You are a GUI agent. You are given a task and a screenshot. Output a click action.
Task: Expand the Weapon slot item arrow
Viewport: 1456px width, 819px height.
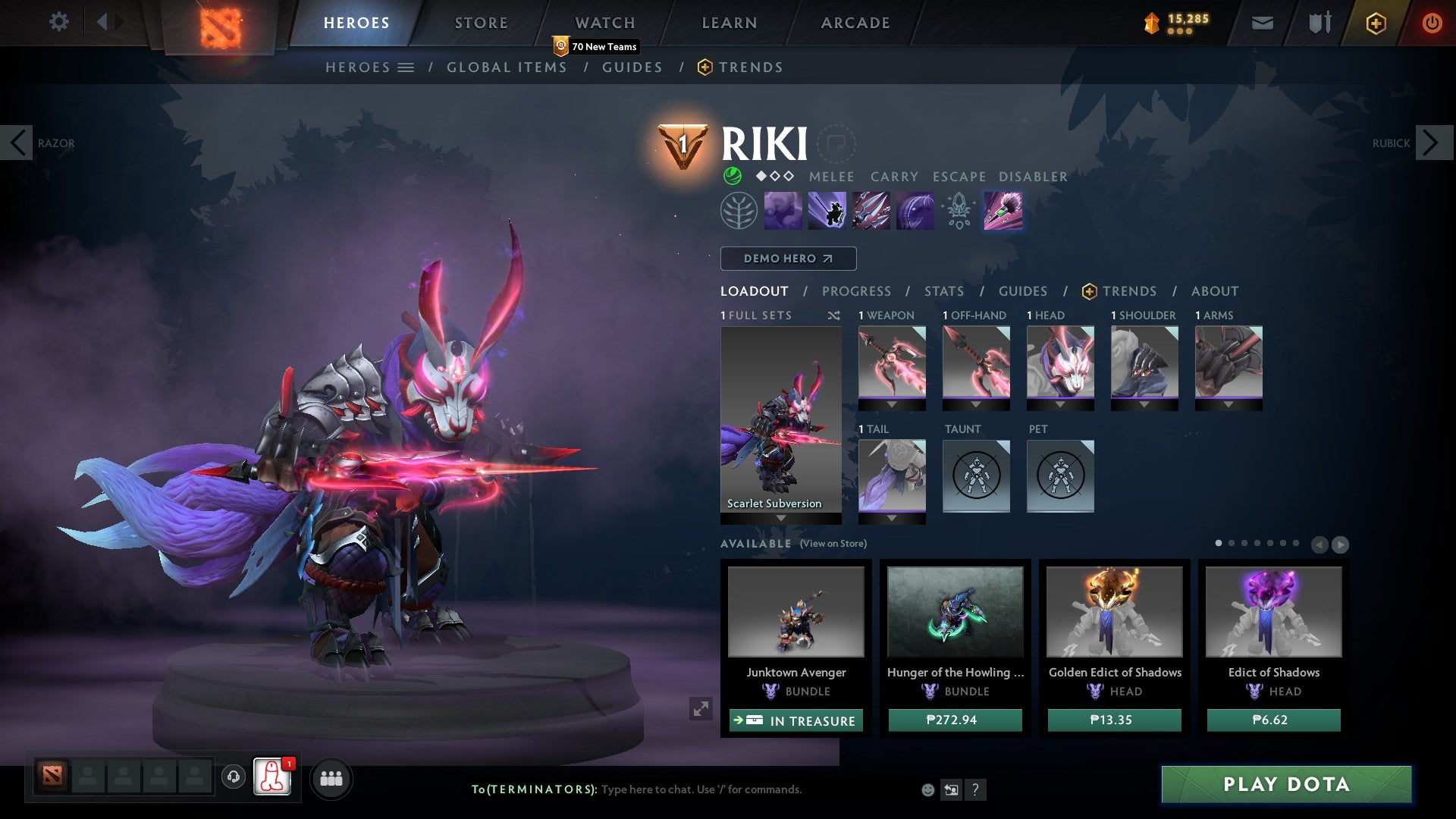(x=892, y=404)
